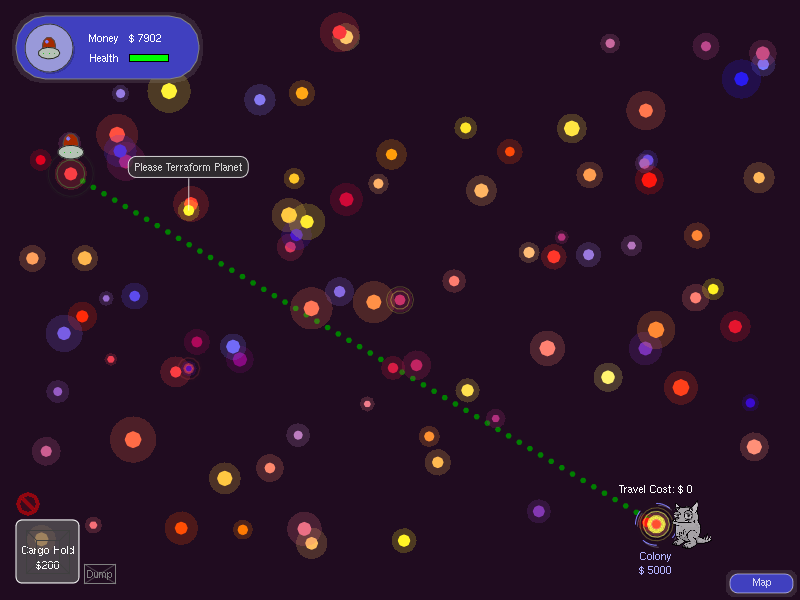This screenshot has width=800, height=600.
Task: Select the Colony planet worth $5000
Action: click(655, 524)
